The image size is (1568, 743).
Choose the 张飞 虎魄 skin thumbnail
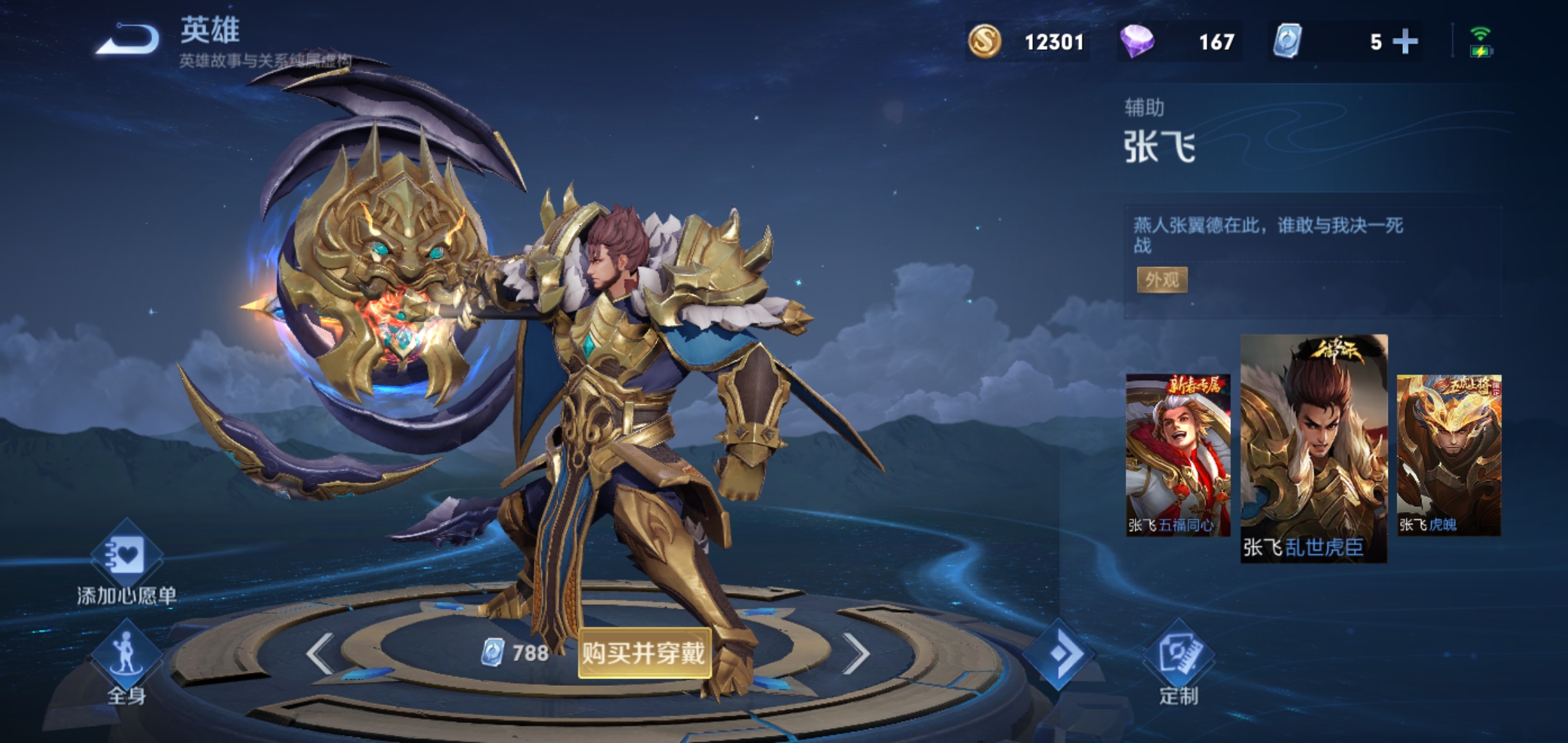click(x=1449, y=455)
